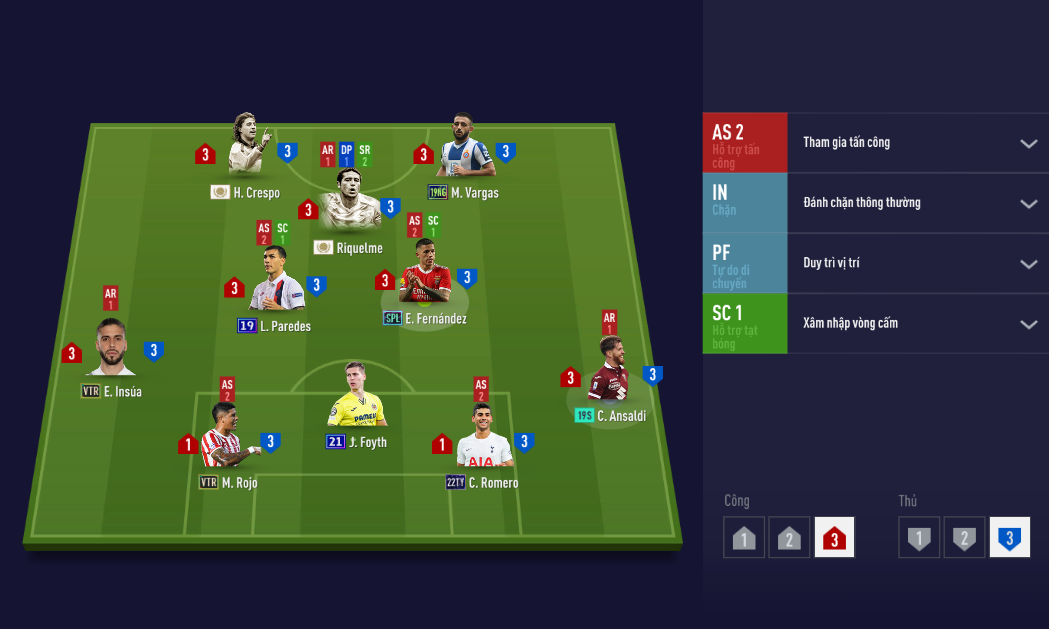The height and width of the screenshot is (629, 1049).
Task: Set defense (Thủ) level to 1
Action: [918, 538]
